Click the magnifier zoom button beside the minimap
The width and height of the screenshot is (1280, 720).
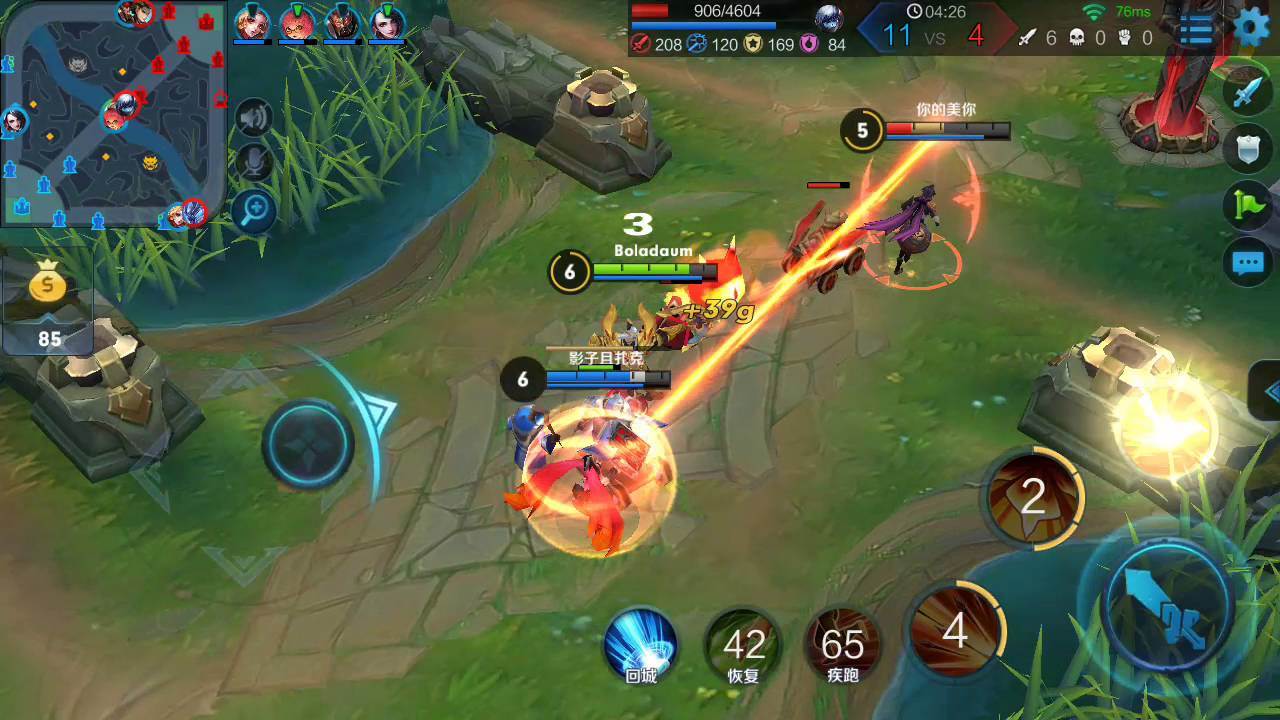(254, 209)
